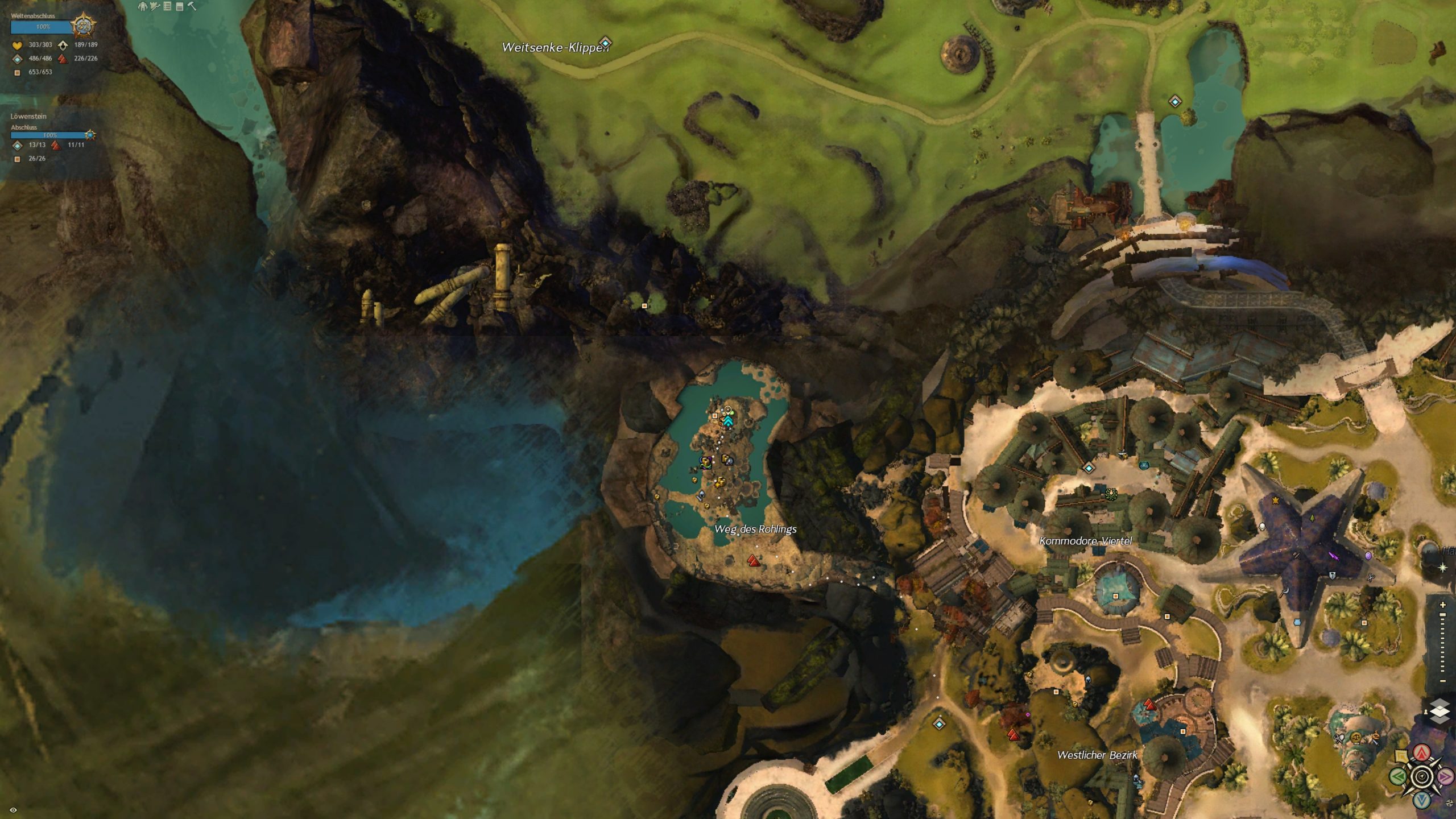Select the red vista marker near Weg des Rohlings
1456x819 pixels.
coord(754,561)
